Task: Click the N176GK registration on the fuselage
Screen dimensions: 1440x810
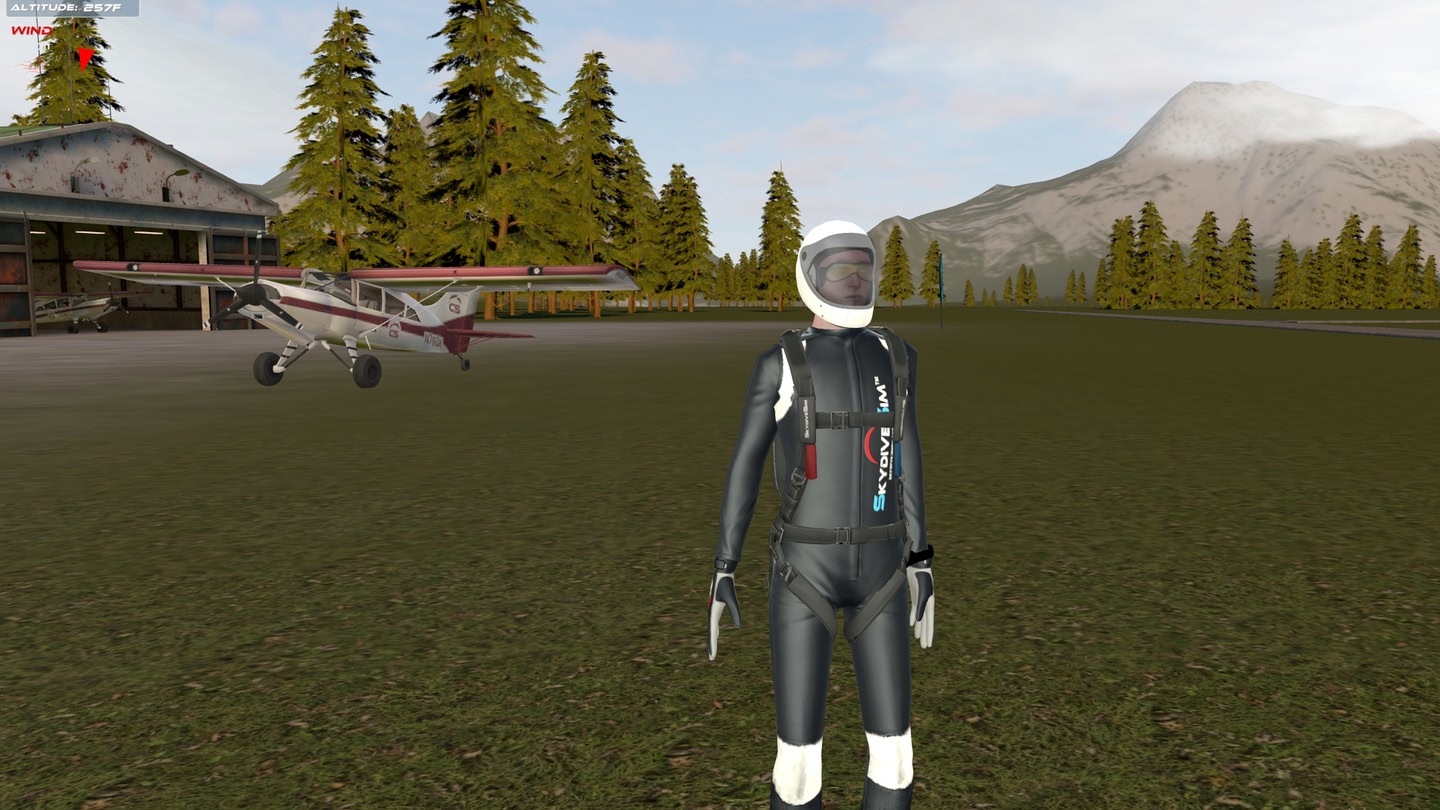Action: click(x=434, y=338)
